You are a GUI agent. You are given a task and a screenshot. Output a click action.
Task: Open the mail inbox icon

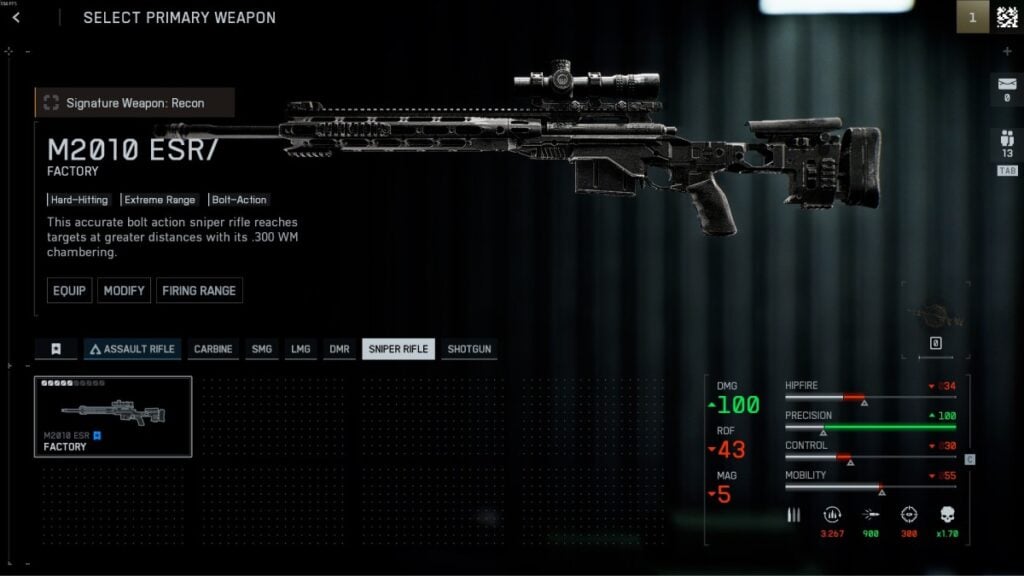1006,88
